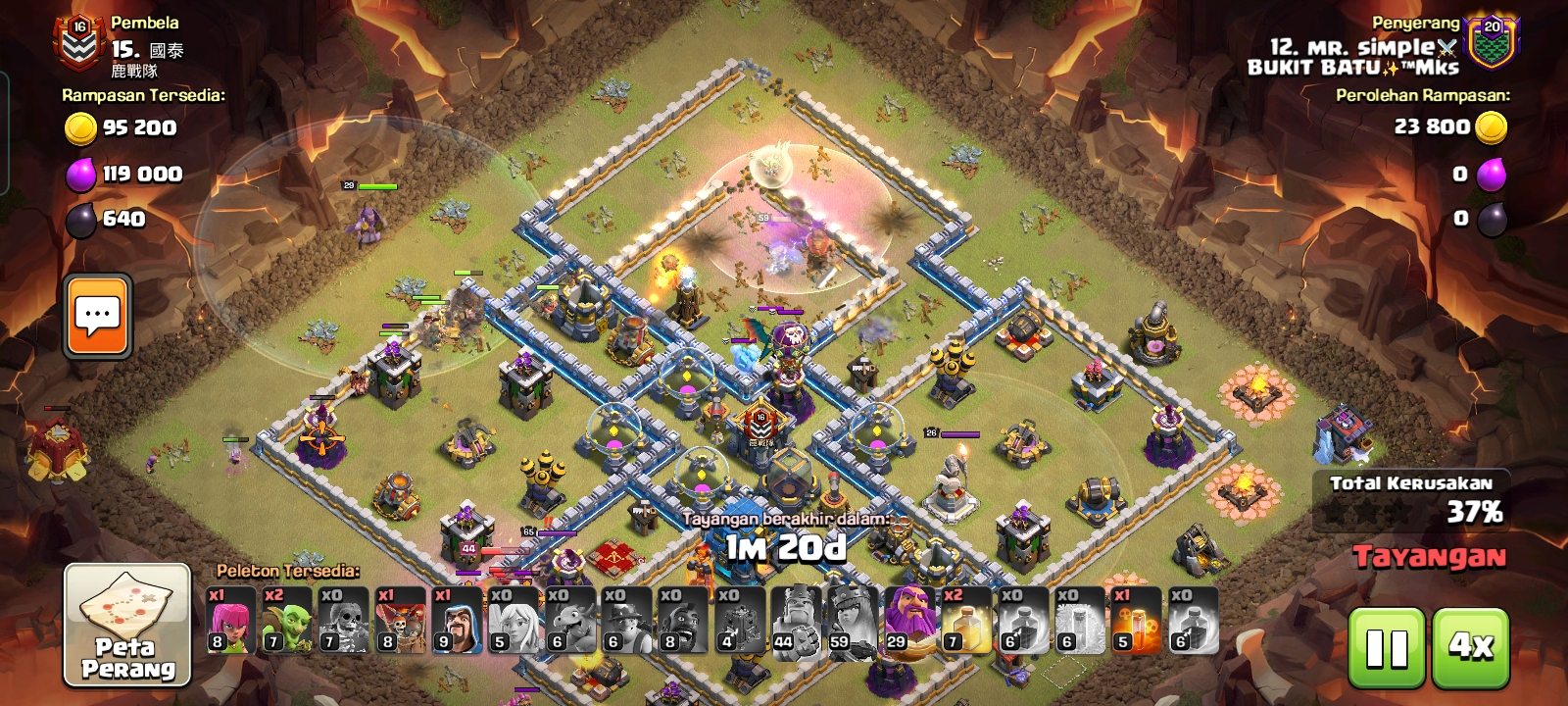Pick the Wizard troop slot
This screenshot has width=1568, height=706.
click(457, 621)
